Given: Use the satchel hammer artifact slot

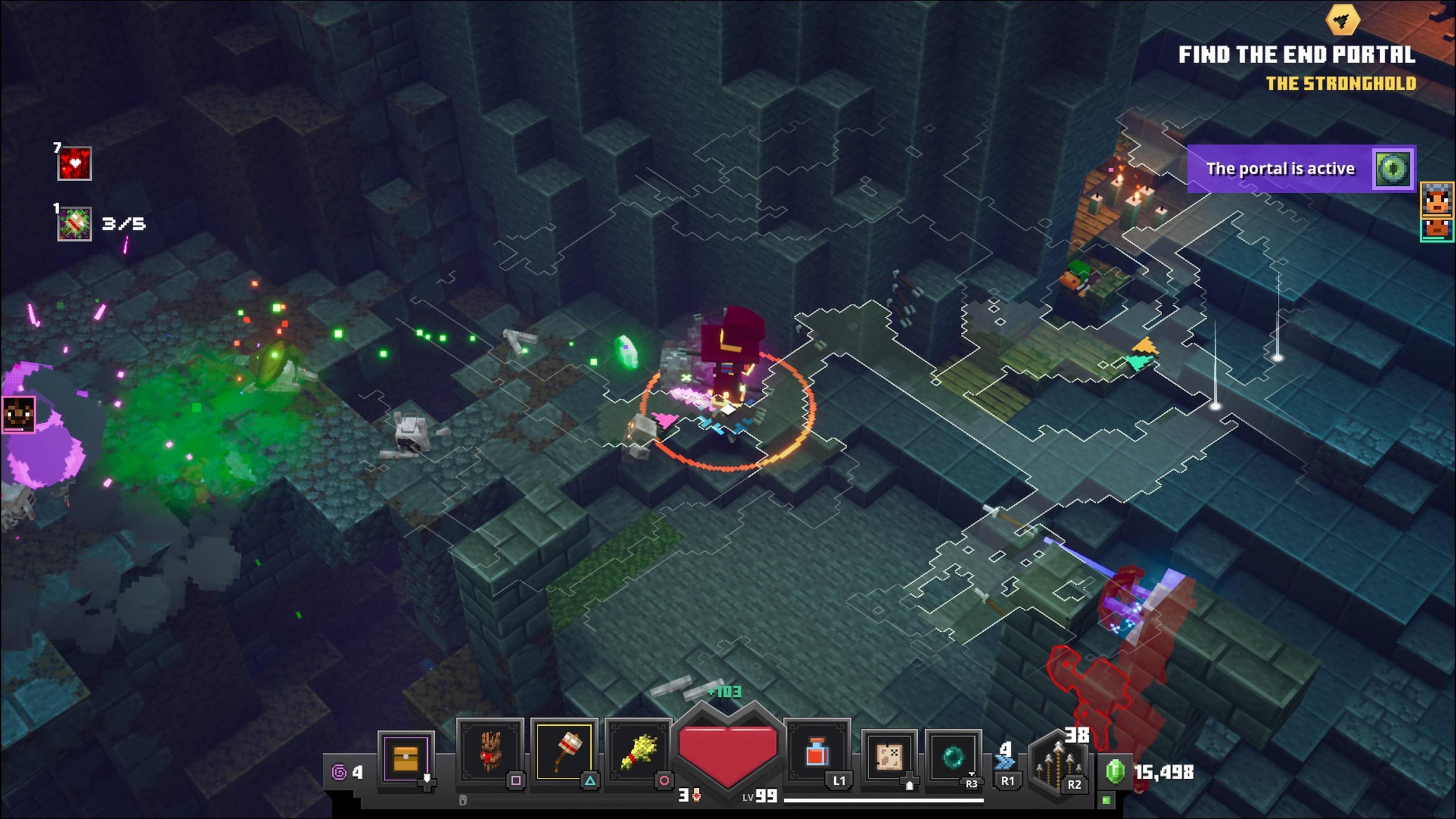Looking at the screenshot, I should click(x=564, y=752).
